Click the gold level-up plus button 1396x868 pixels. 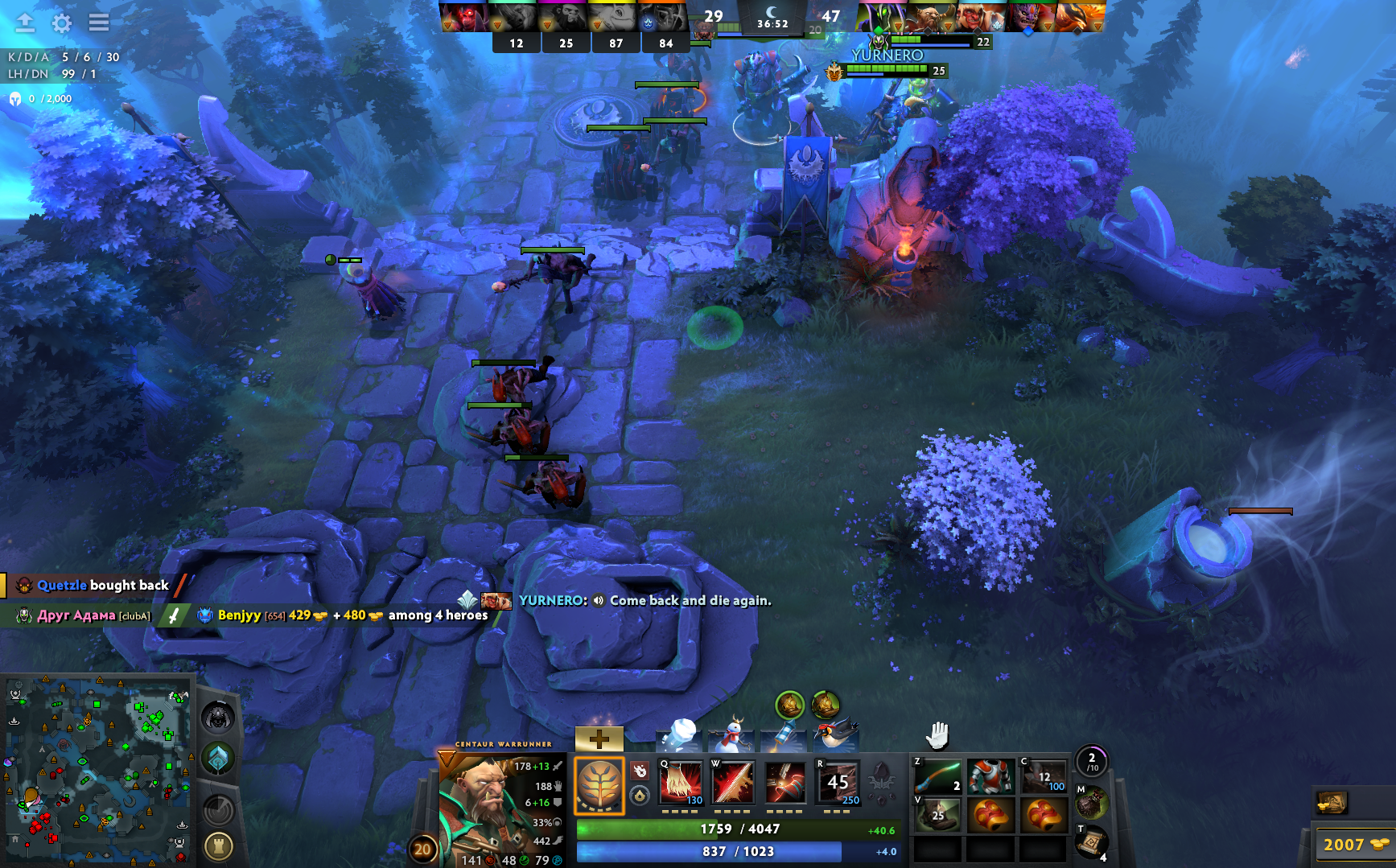click(599, 738)
